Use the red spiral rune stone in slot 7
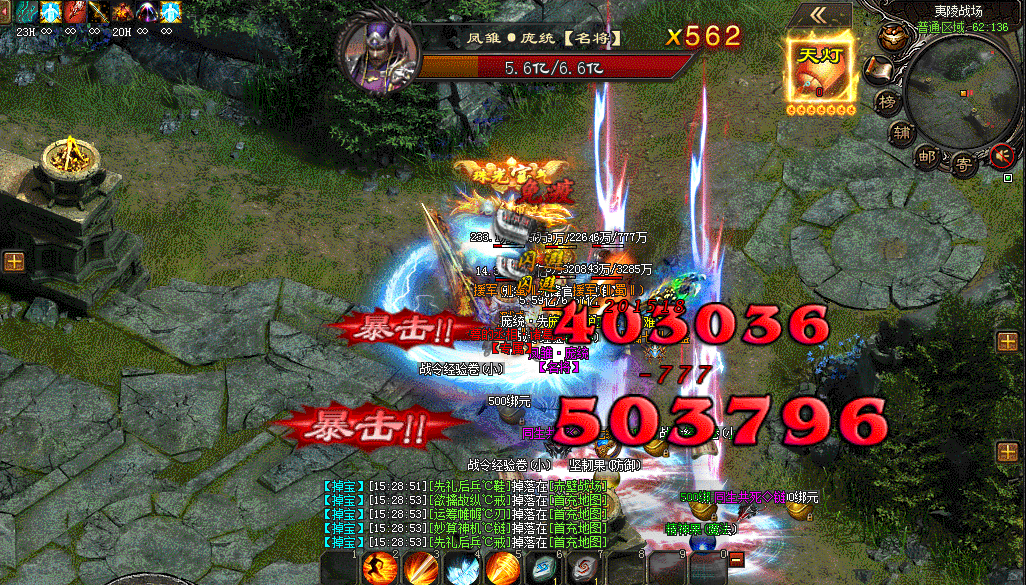1026x585 pixels. (x=583, y=569)
